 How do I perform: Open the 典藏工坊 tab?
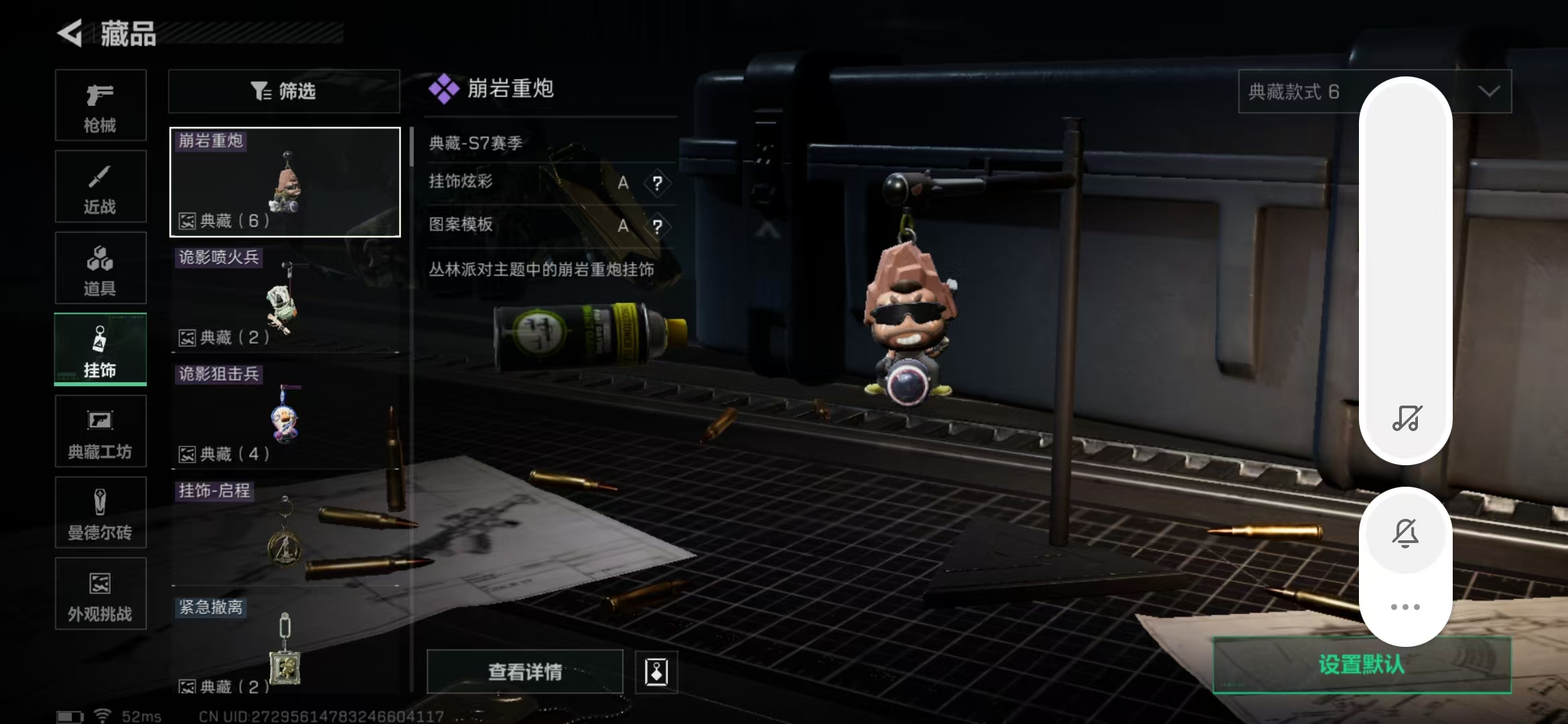click(x=101, y=431)
